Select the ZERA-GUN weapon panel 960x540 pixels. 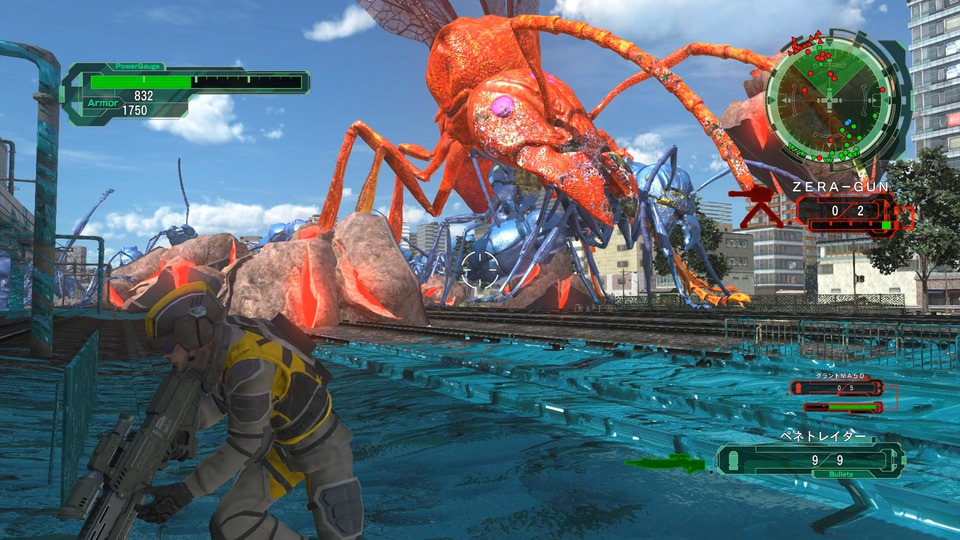click(x=843, y=211)
